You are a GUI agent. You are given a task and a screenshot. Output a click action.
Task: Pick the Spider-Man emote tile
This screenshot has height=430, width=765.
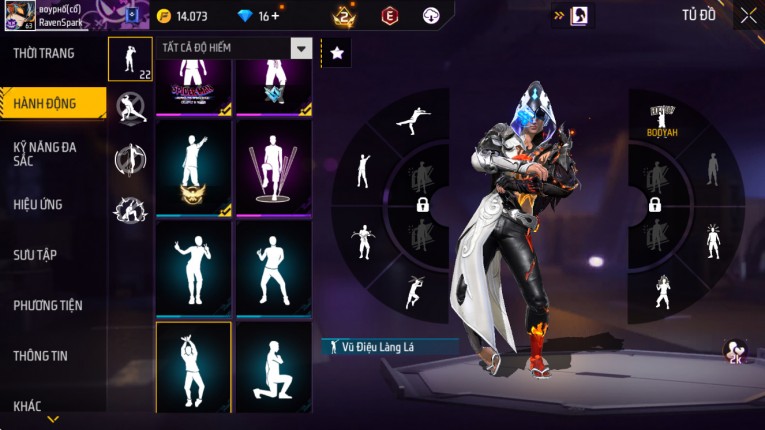[193, 87]
